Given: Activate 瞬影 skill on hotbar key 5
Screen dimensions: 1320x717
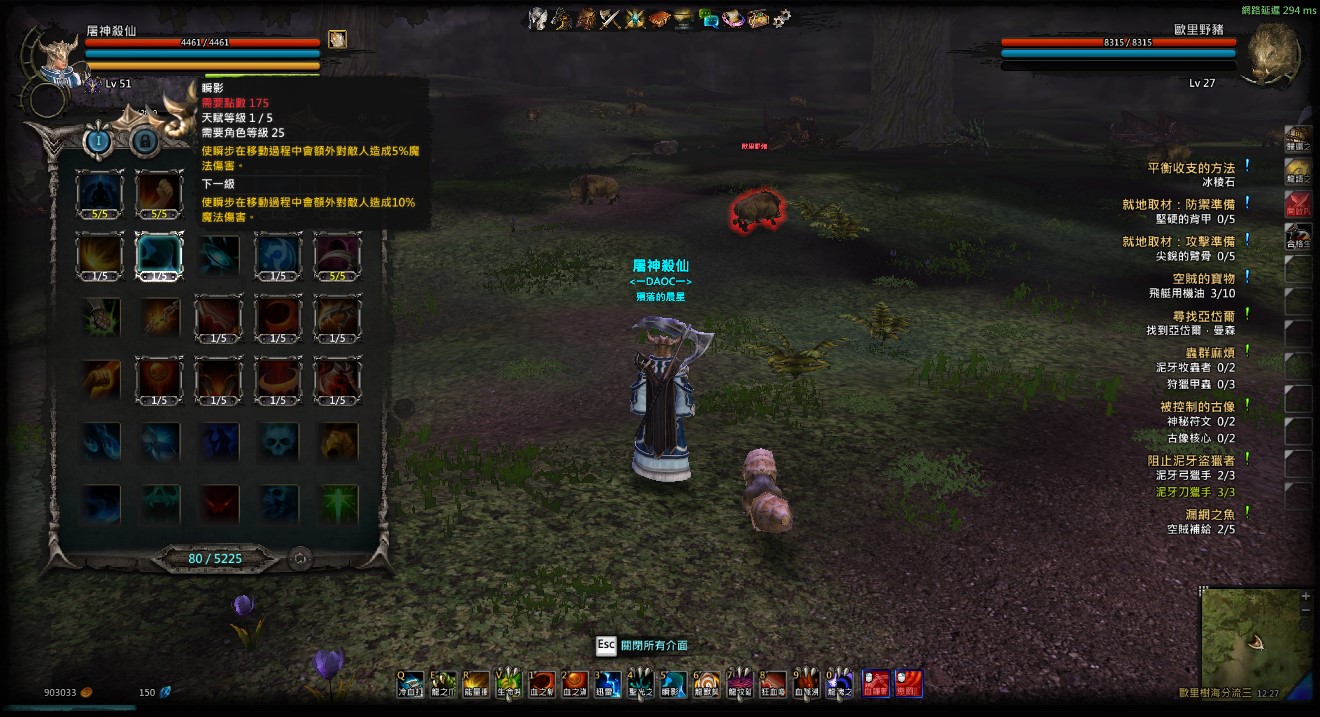Looking at the screenshot, I should pyautogui.click(x=673, y=684).
